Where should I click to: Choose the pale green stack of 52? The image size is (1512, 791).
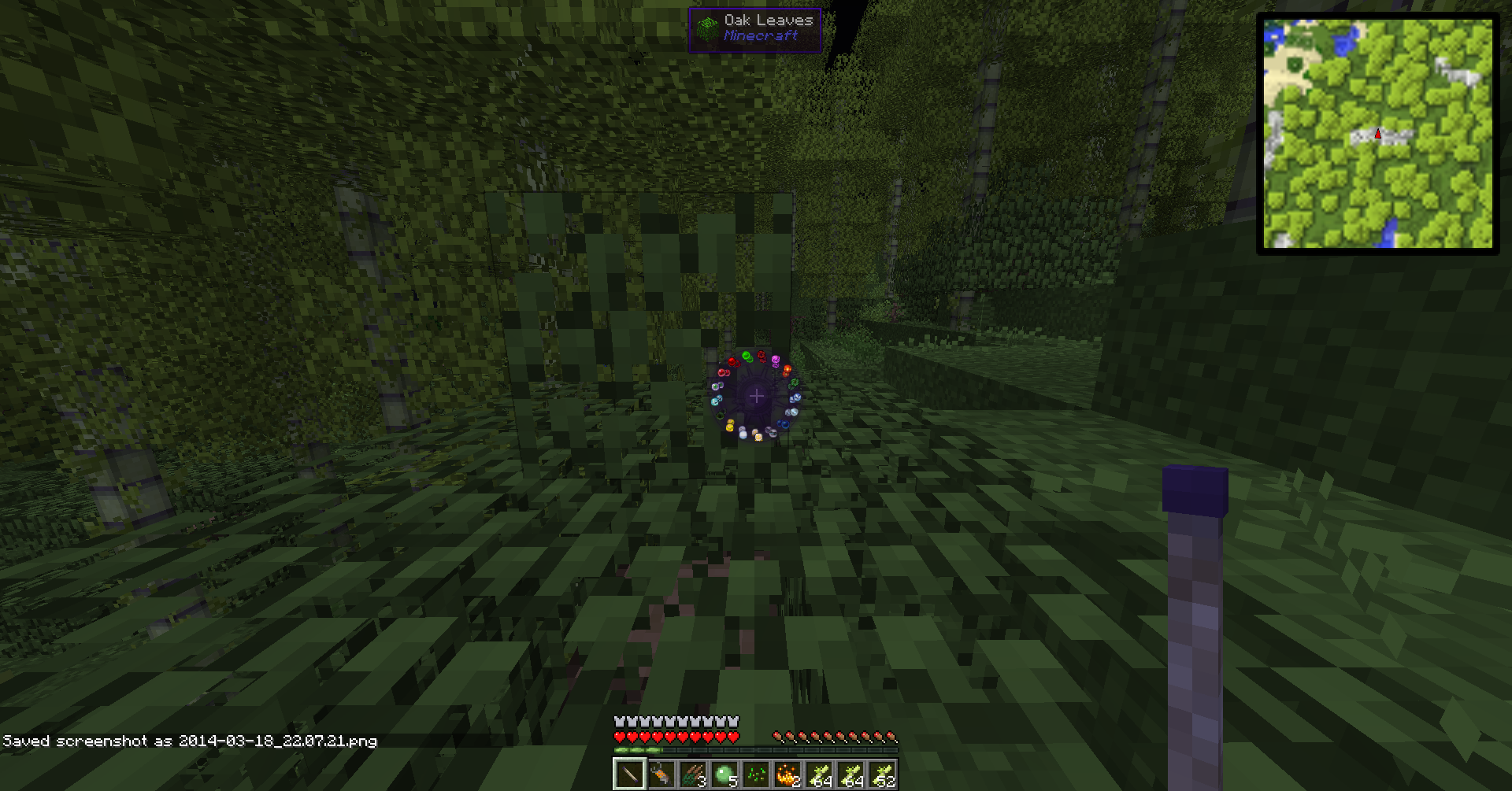coord(882,775)
